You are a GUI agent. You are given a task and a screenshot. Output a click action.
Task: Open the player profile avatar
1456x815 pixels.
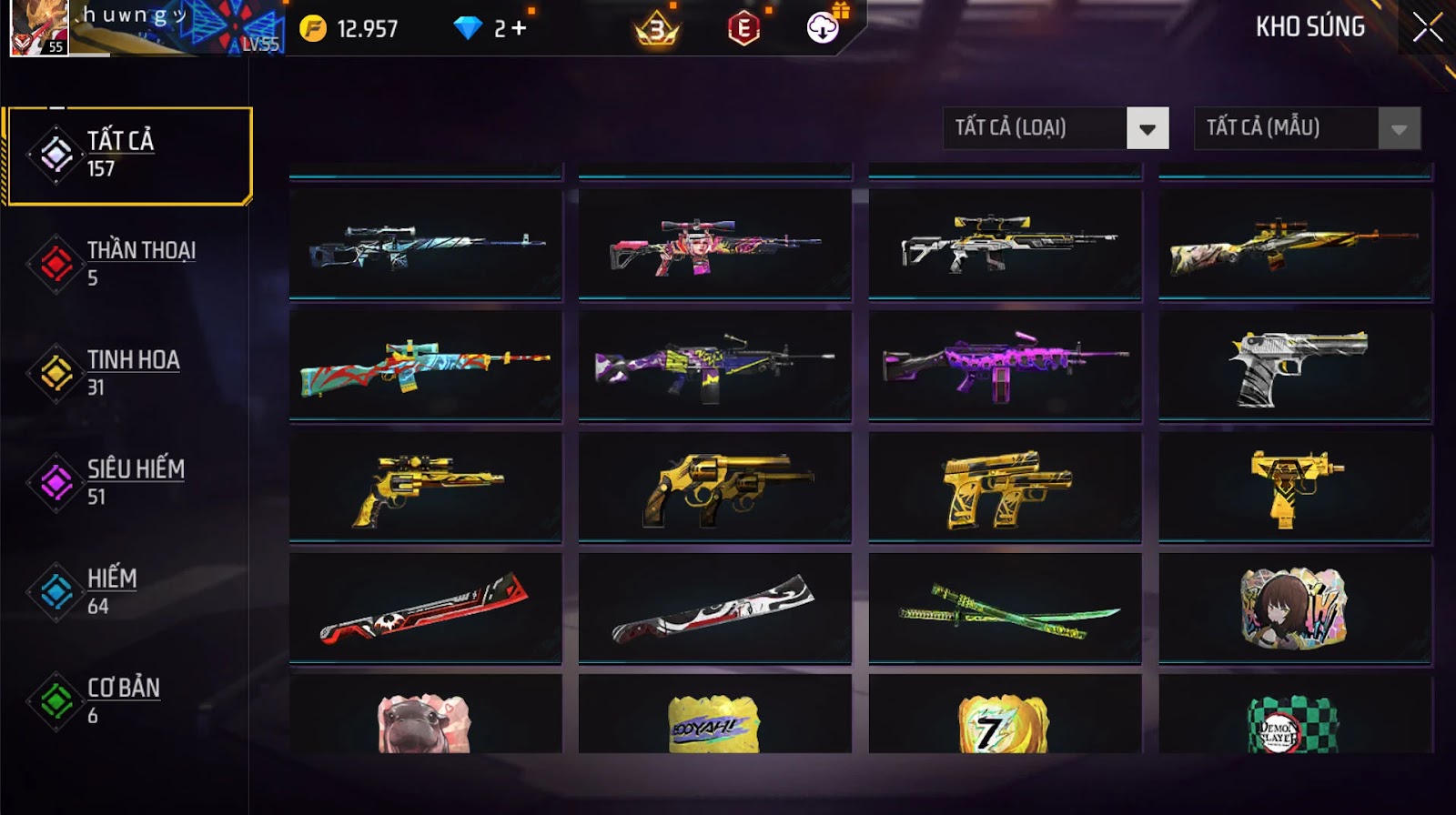coord(38,27)
